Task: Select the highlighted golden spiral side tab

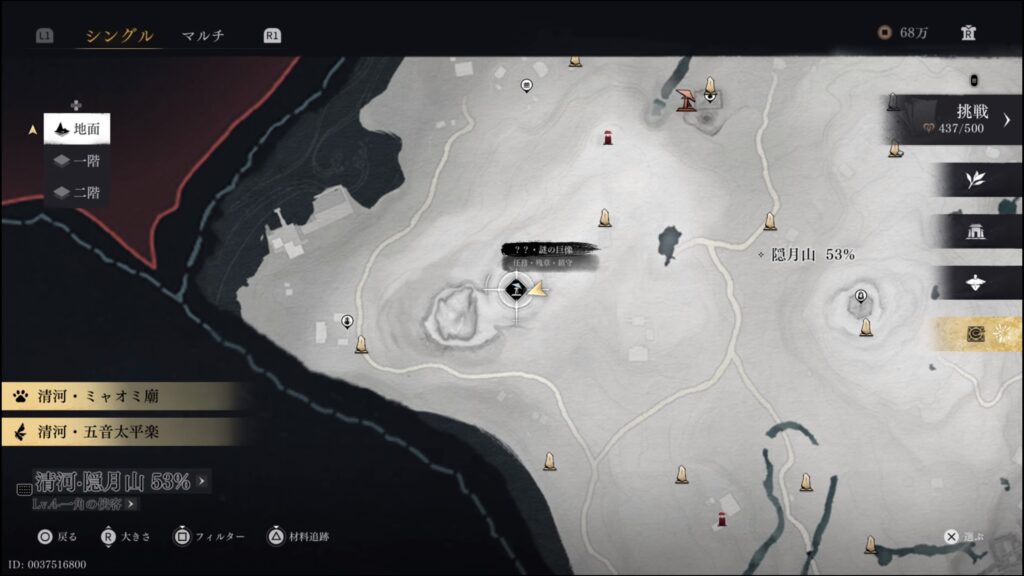Action: click(x=976, y=335)
